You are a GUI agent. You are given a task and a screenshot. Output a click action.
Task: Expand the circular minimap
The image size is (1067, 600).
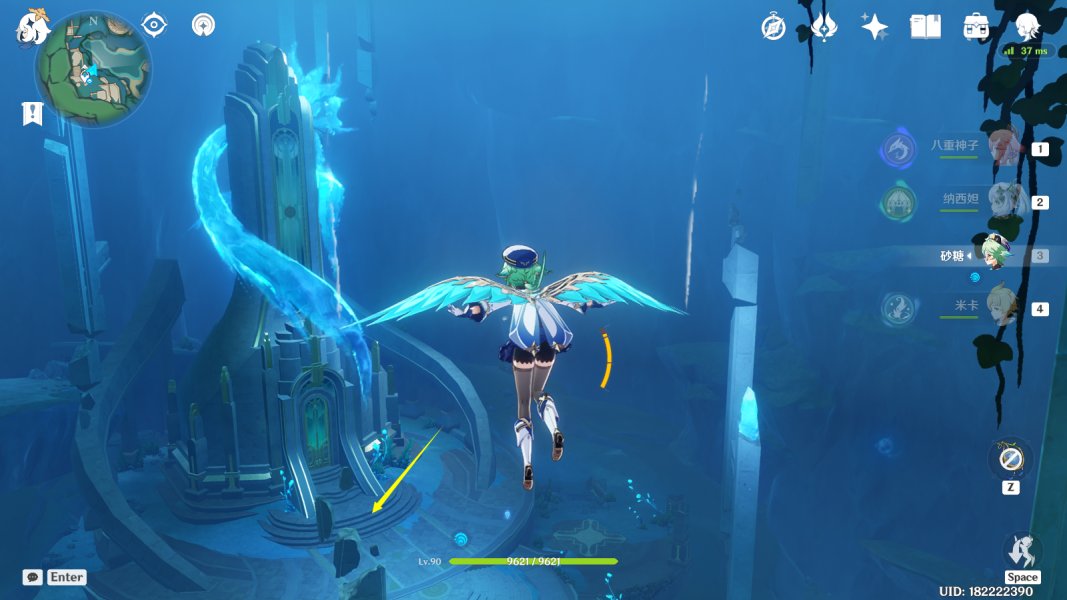[93, 68]
